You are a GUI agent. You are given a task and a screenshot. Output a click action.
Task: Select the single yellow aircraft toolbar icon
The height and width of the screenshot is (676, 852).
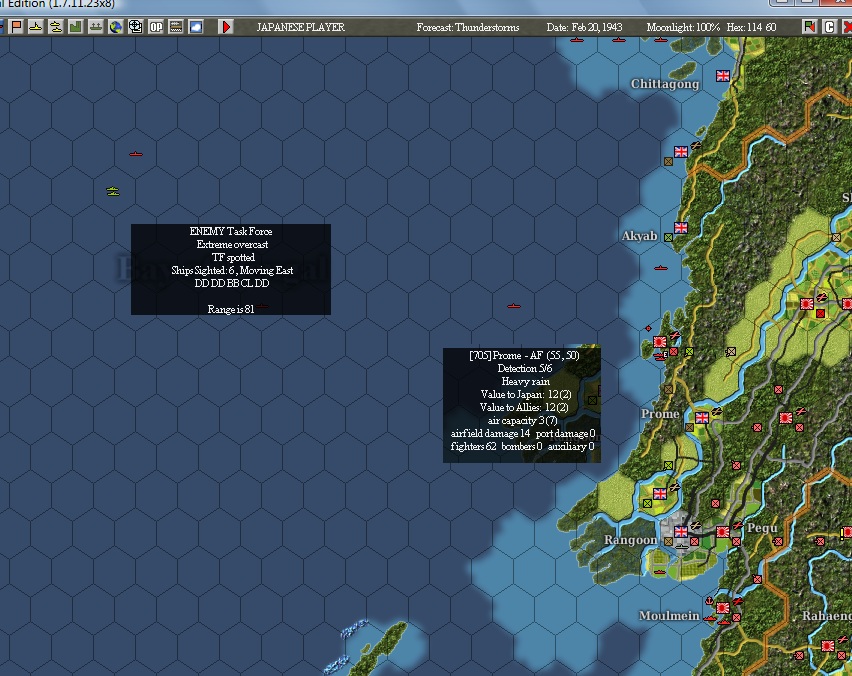(x=35, y=27)
